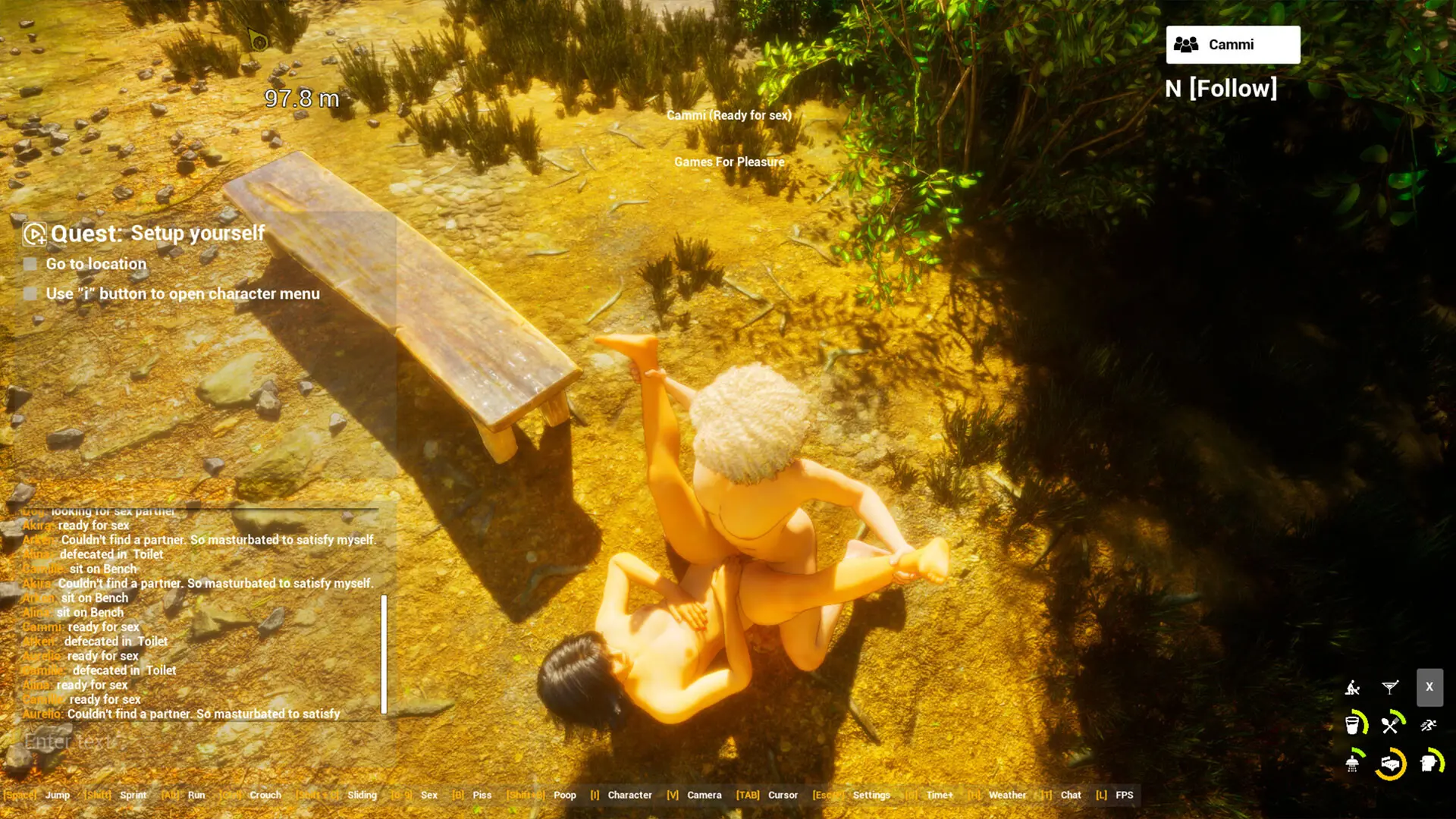Focus the chat 'Enter text' field

197,741
